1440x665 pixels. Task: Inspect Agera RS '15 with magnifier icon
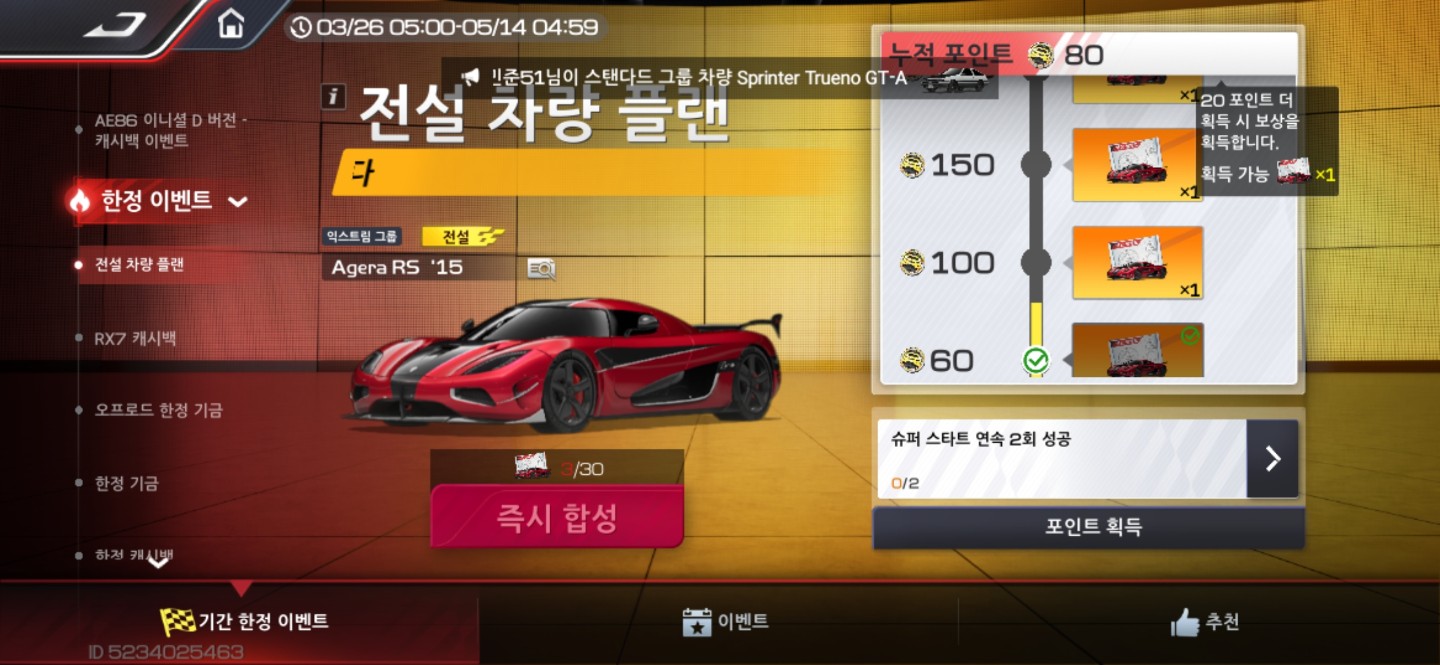tap(541, 268)
